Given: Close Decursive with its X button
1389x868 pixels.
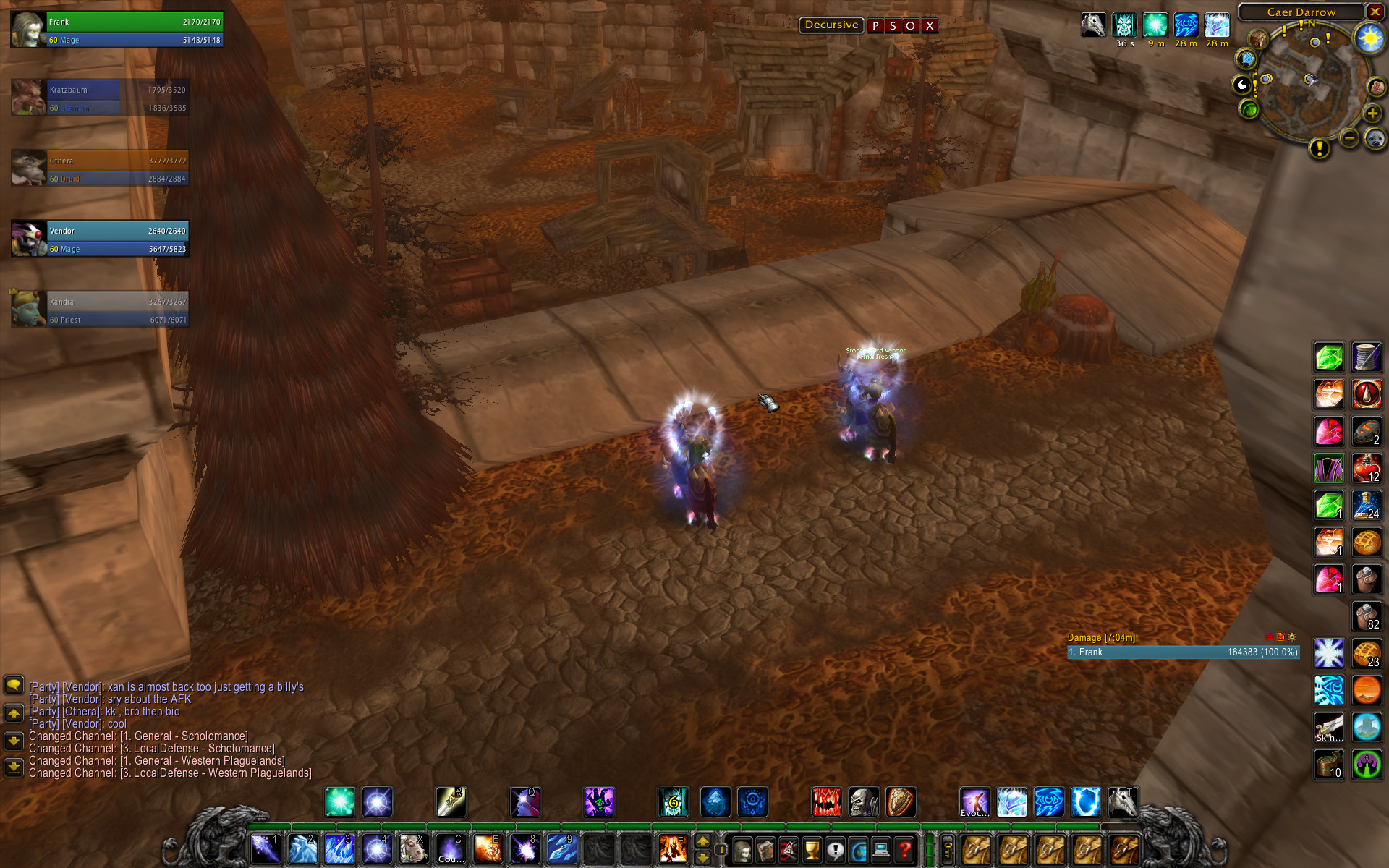Looking at the screenshot, I should point(930,26).
